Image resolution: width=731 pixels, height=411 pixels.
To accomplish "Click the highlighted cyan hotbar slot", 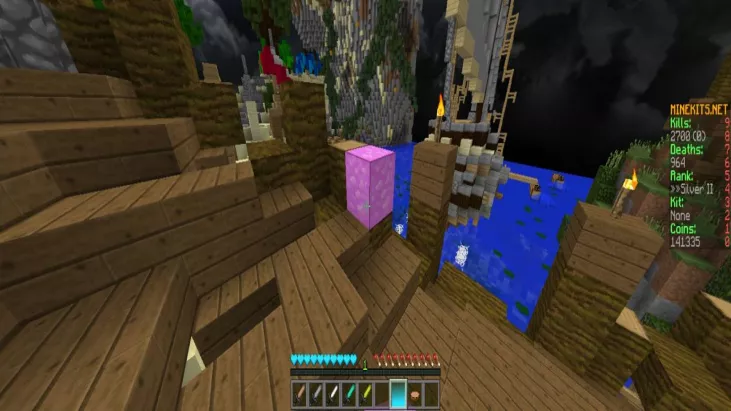I will (397, 393).
